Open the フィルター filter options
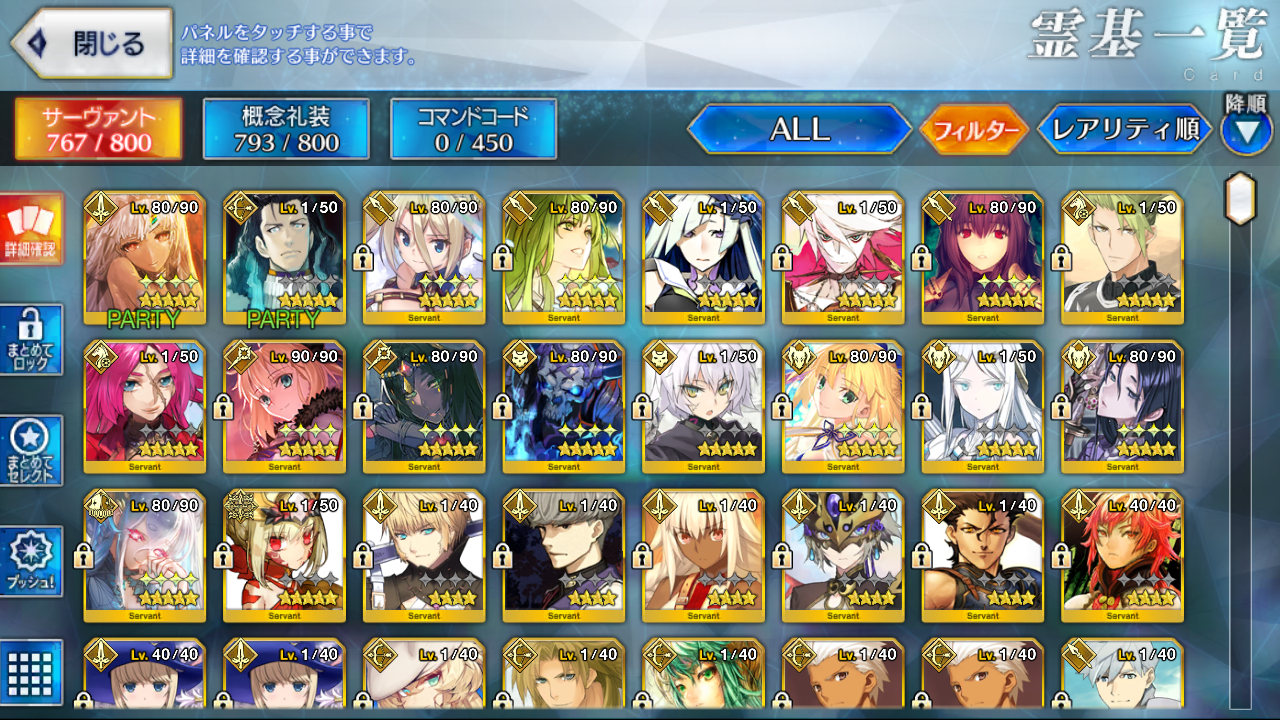This screenshot has height=720, width=1280. (974, 130)
